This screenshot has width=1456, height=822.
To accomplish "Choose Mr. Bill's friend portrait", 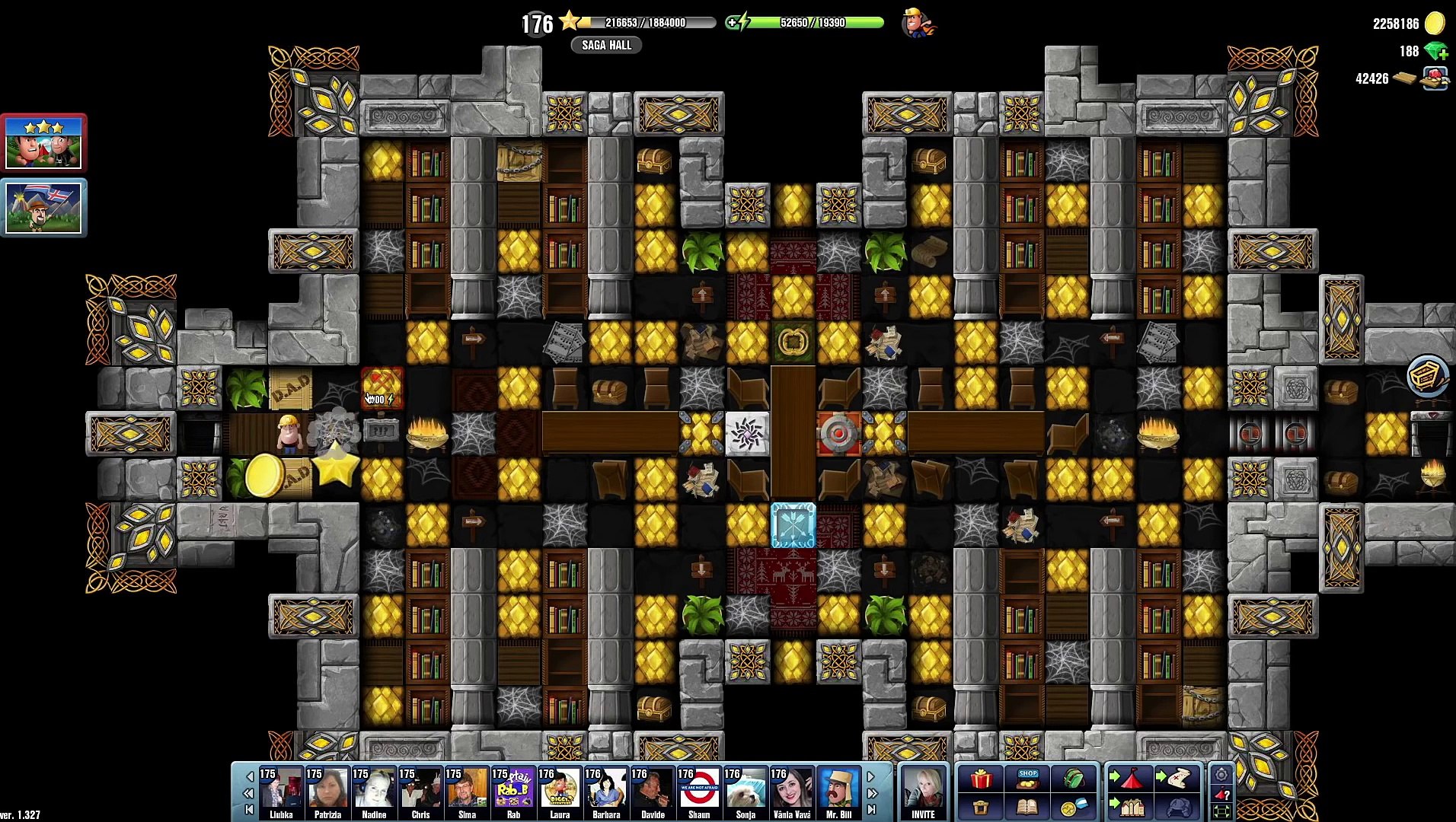I will (x=838, y=792).
